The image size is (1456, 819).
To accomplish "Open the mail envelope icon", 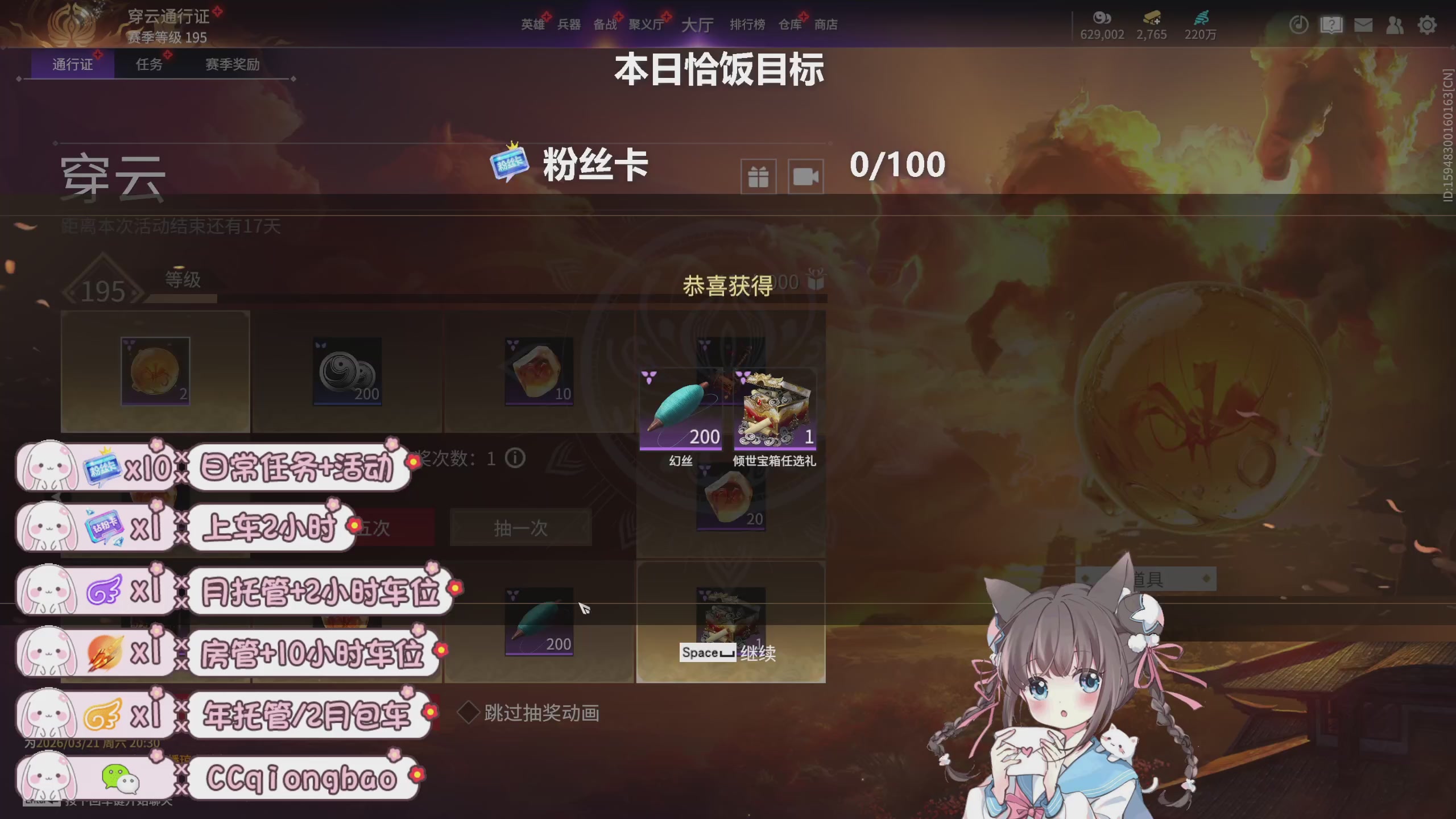I will tap(1364, 25).
